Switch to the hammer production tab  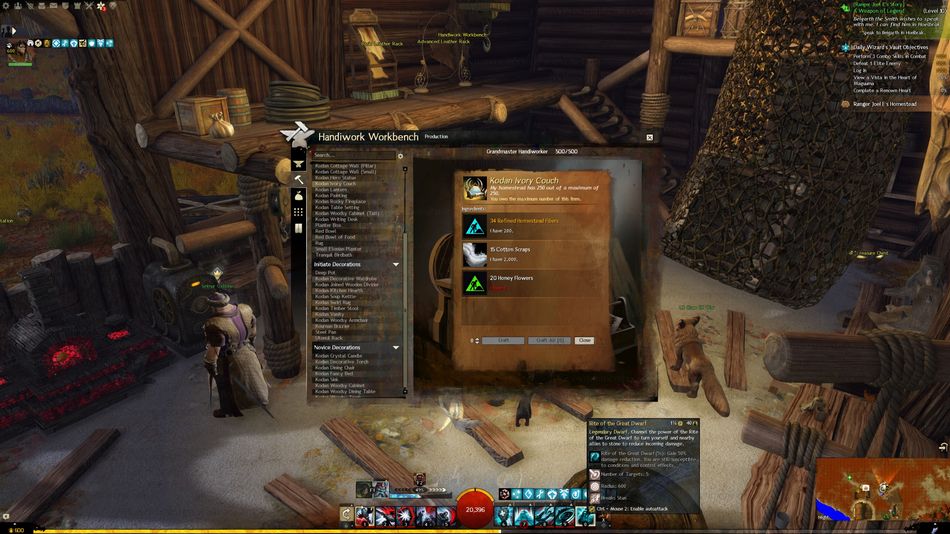(x=298, y=180)
